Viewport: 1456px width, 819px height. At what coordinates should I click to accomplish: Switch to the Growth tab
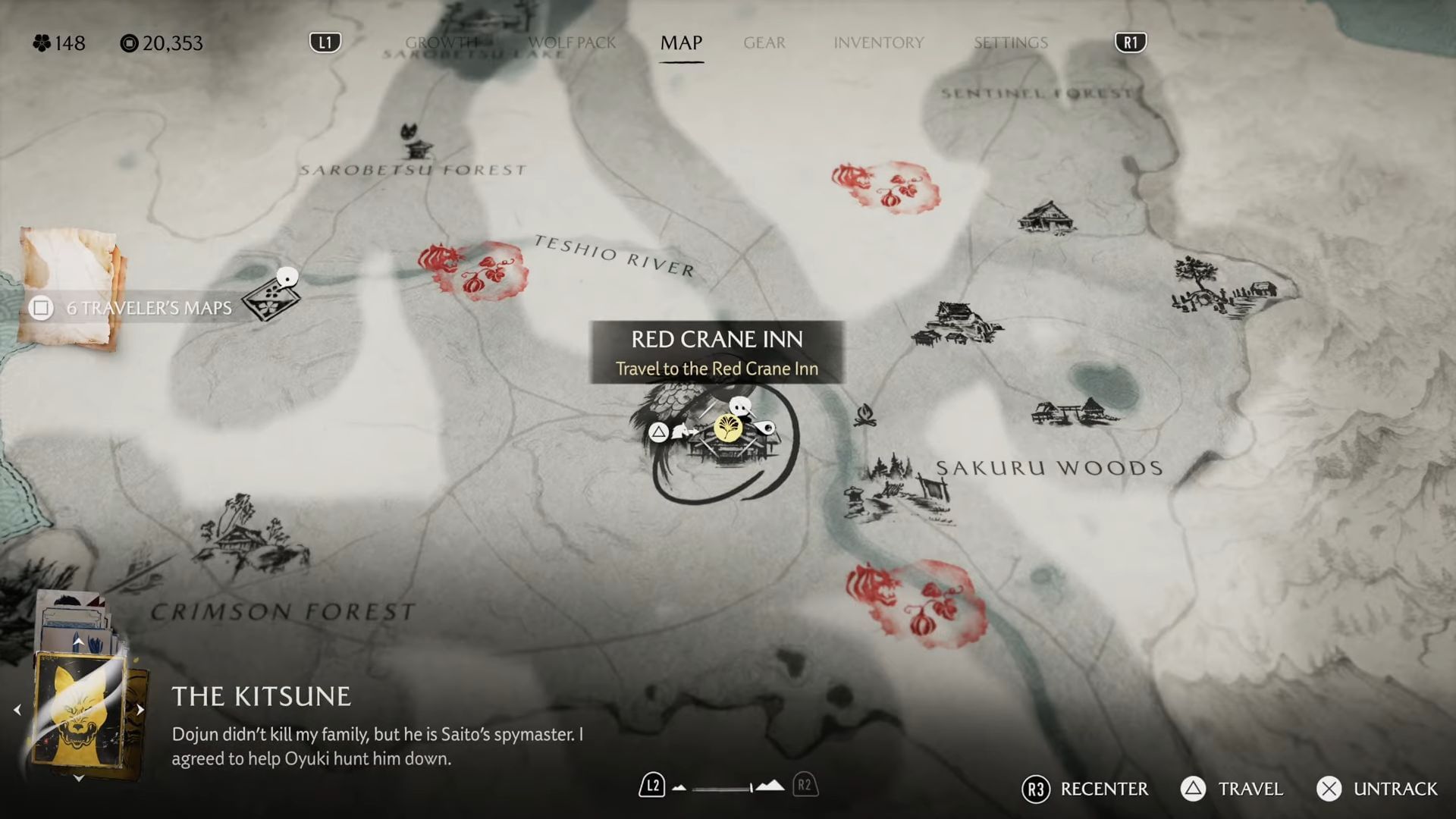click(441, 42)
